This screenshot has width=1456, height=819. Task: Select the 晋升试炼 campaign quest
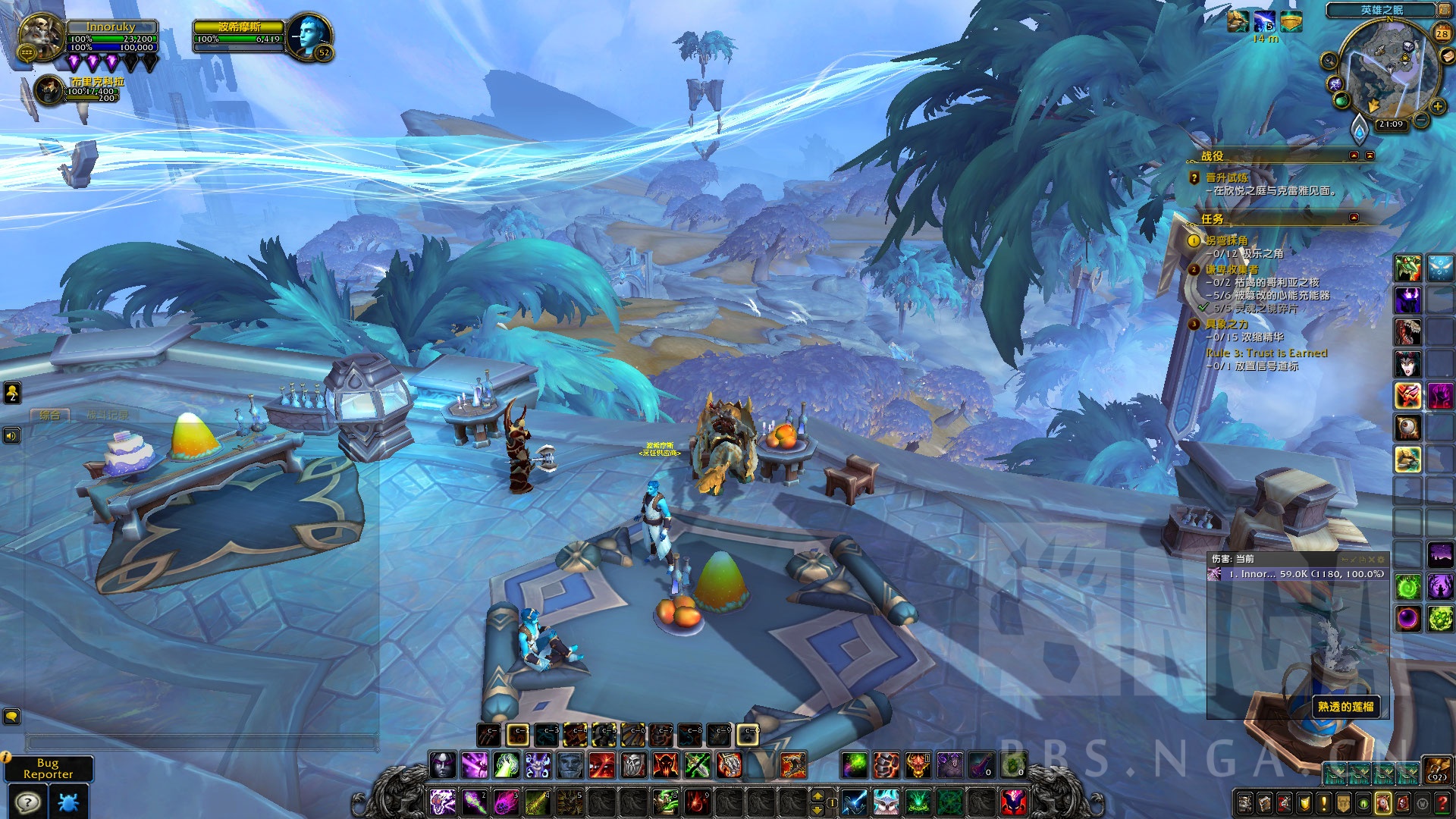point(1226,177)
